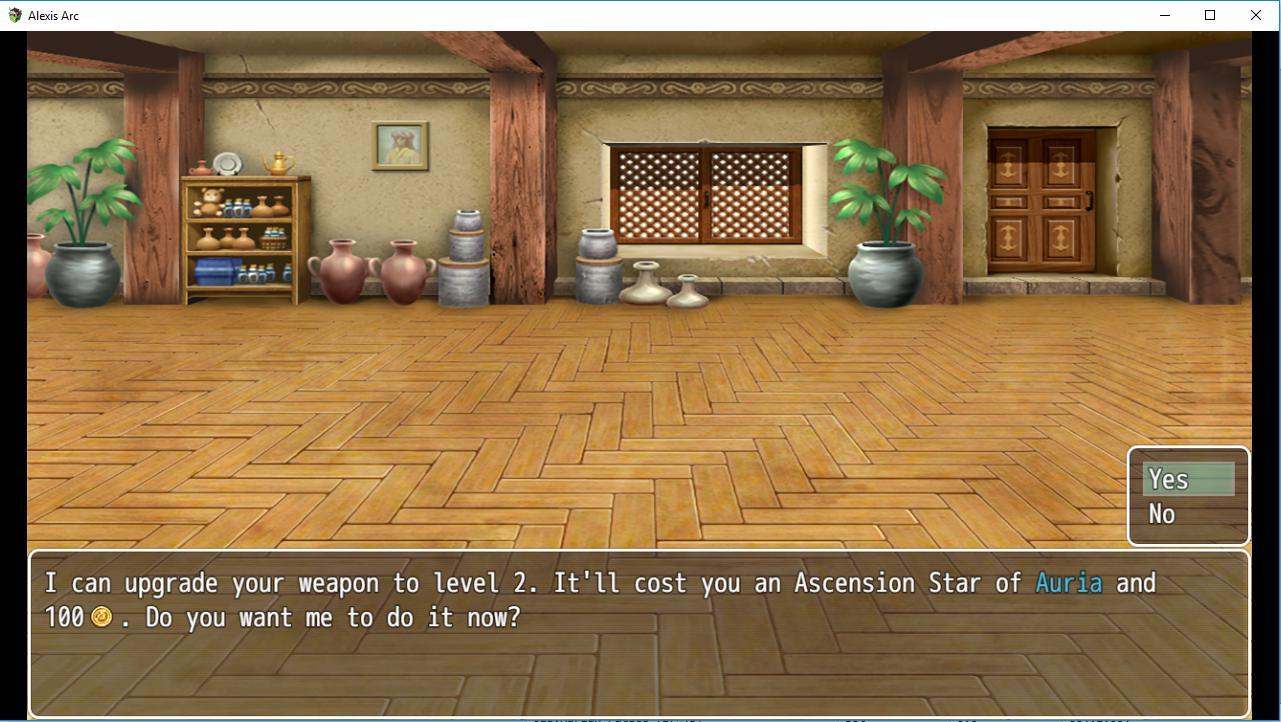This screenshot has height=722, width=1281.
Task: Close the Alexis Arc window
Action: coord(1255,15)
